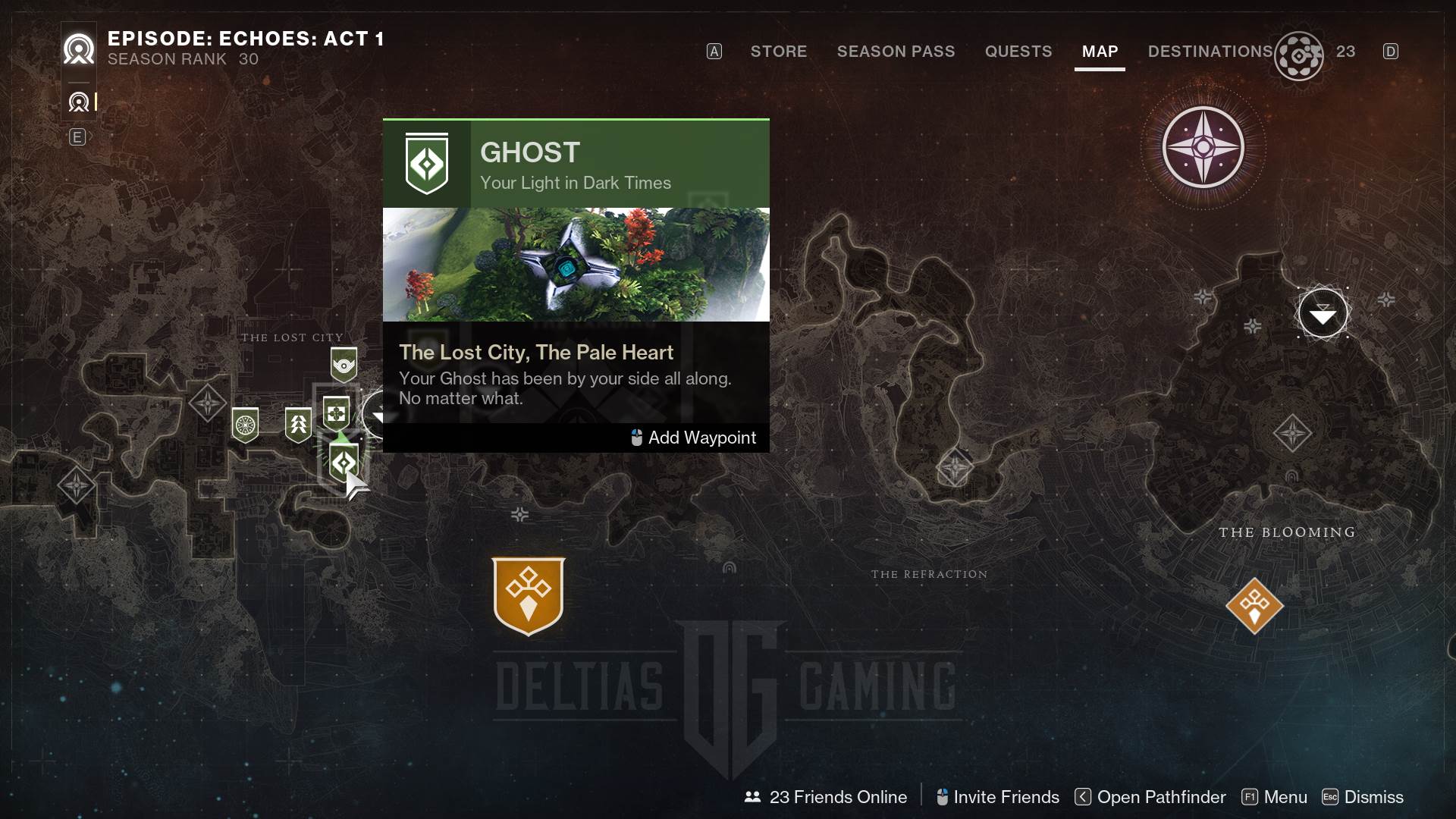Choose the three-chevron Hunter emblem vendor marker

[298, 424]
